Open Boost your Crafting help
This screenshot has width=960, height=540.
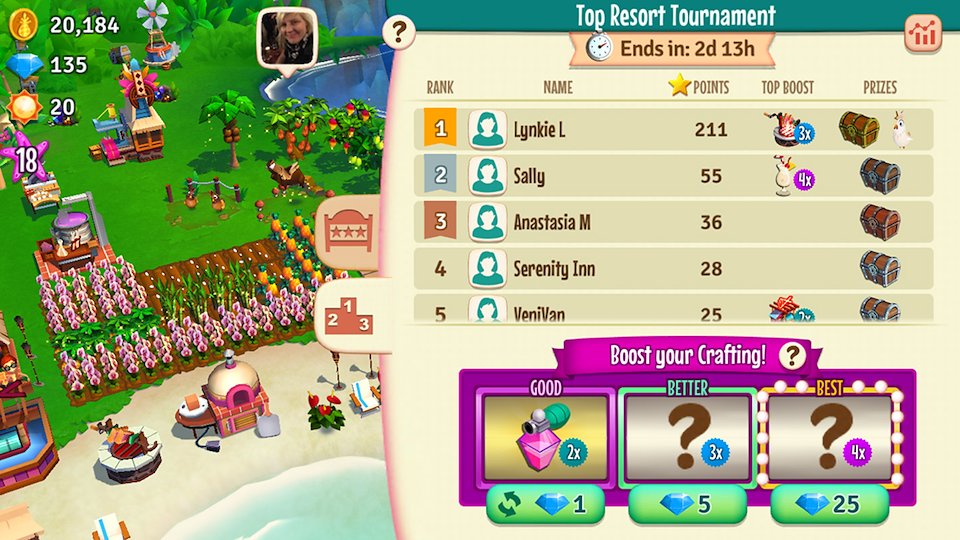pos(793,355)
